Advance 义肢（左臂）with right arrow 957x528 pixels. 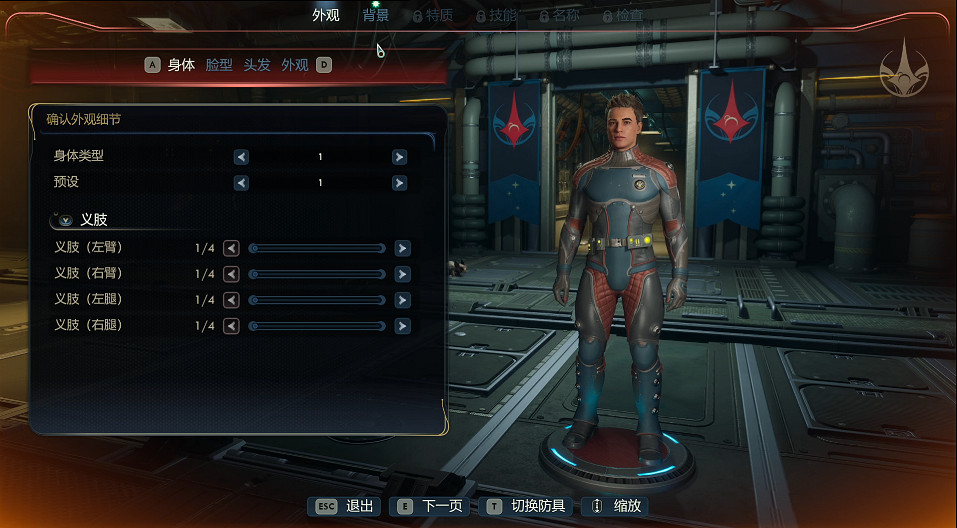click(x=402, y=248)
